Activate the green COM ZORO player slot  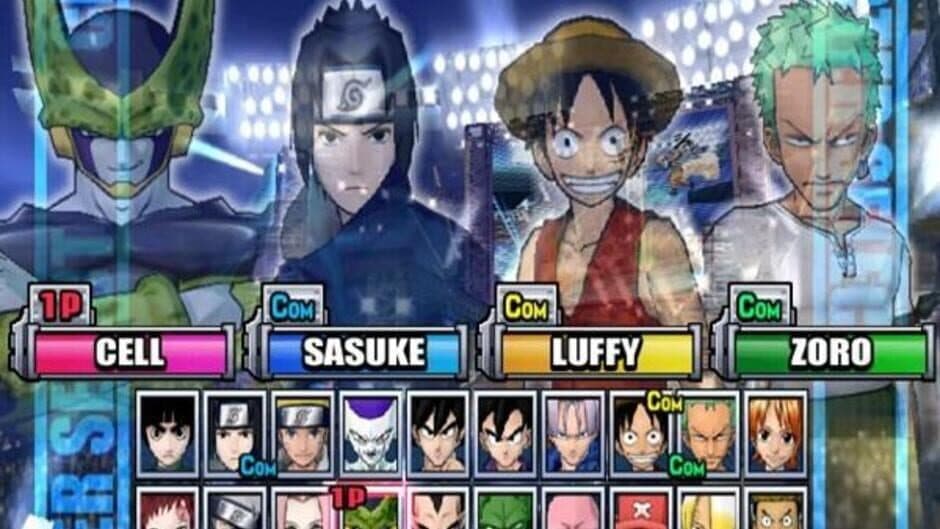click(x=829, y=352)
